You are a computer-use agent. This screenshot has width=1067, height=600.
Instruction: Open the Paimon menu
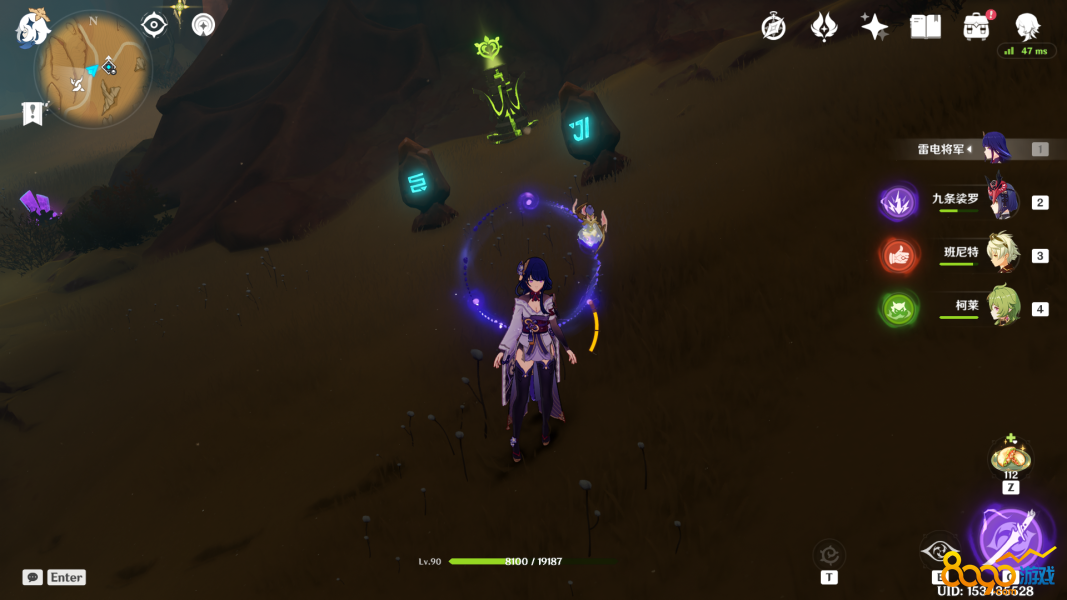point(33,27)
